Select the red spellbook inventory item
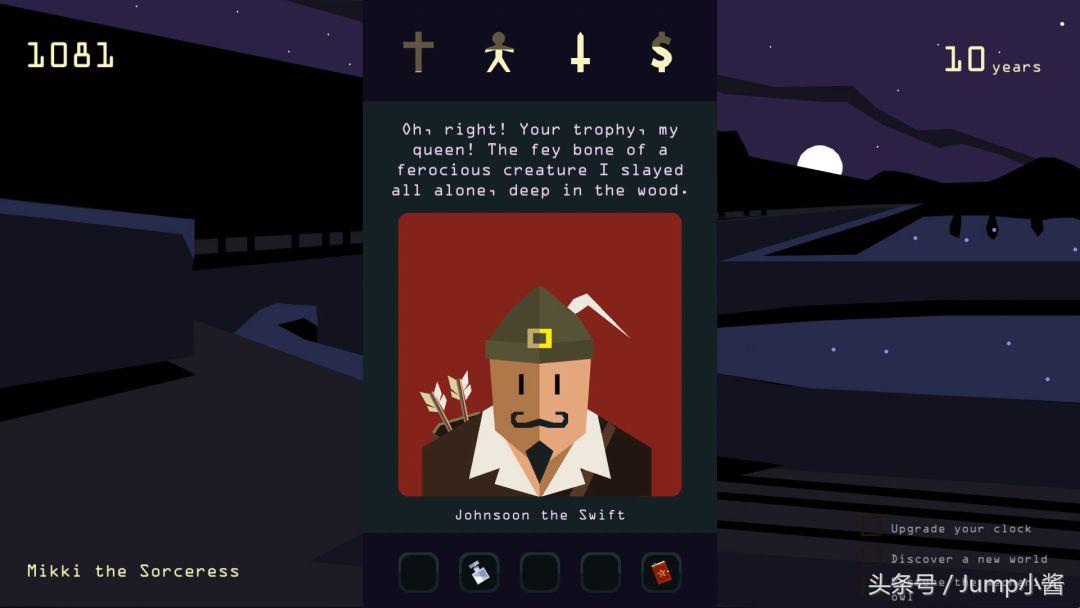1080x608 pixels. pyautogui.click(x=661, y=572)
